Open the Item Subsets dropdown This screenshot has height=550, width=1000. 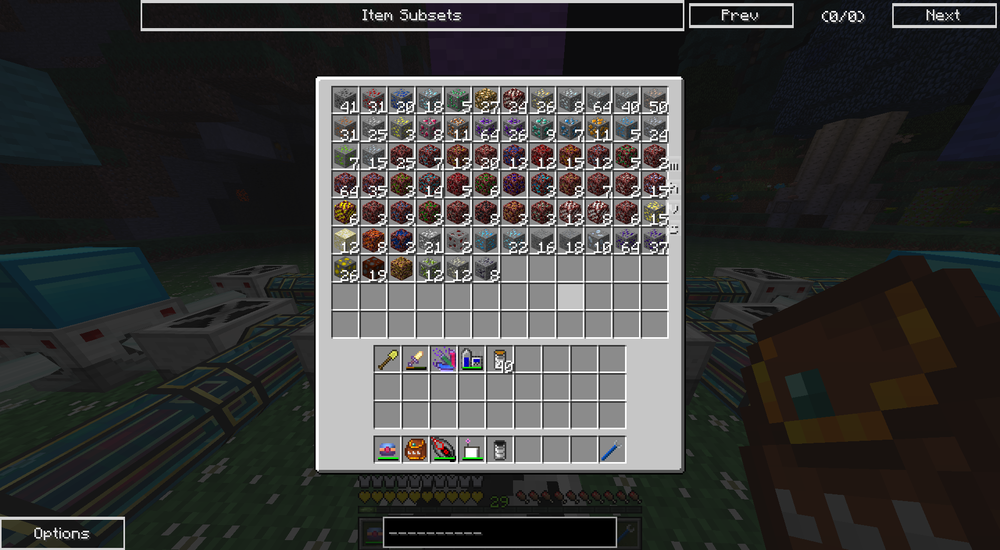click(x=412, y=15)
